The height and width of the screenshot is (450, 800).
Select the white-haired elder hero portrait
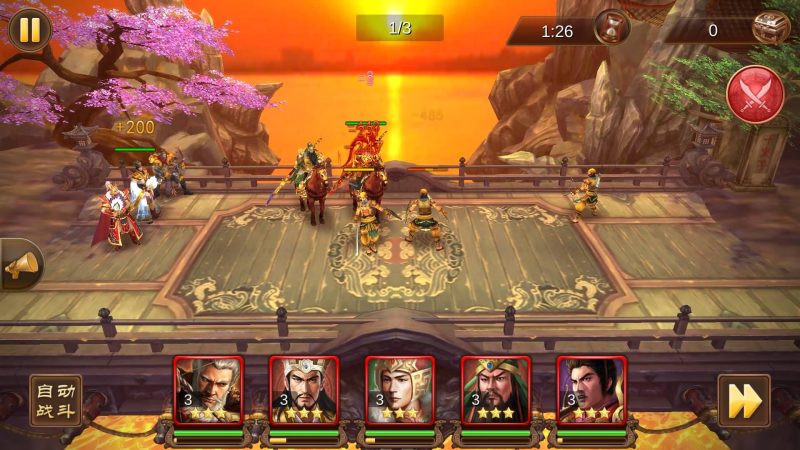point(208,391)
